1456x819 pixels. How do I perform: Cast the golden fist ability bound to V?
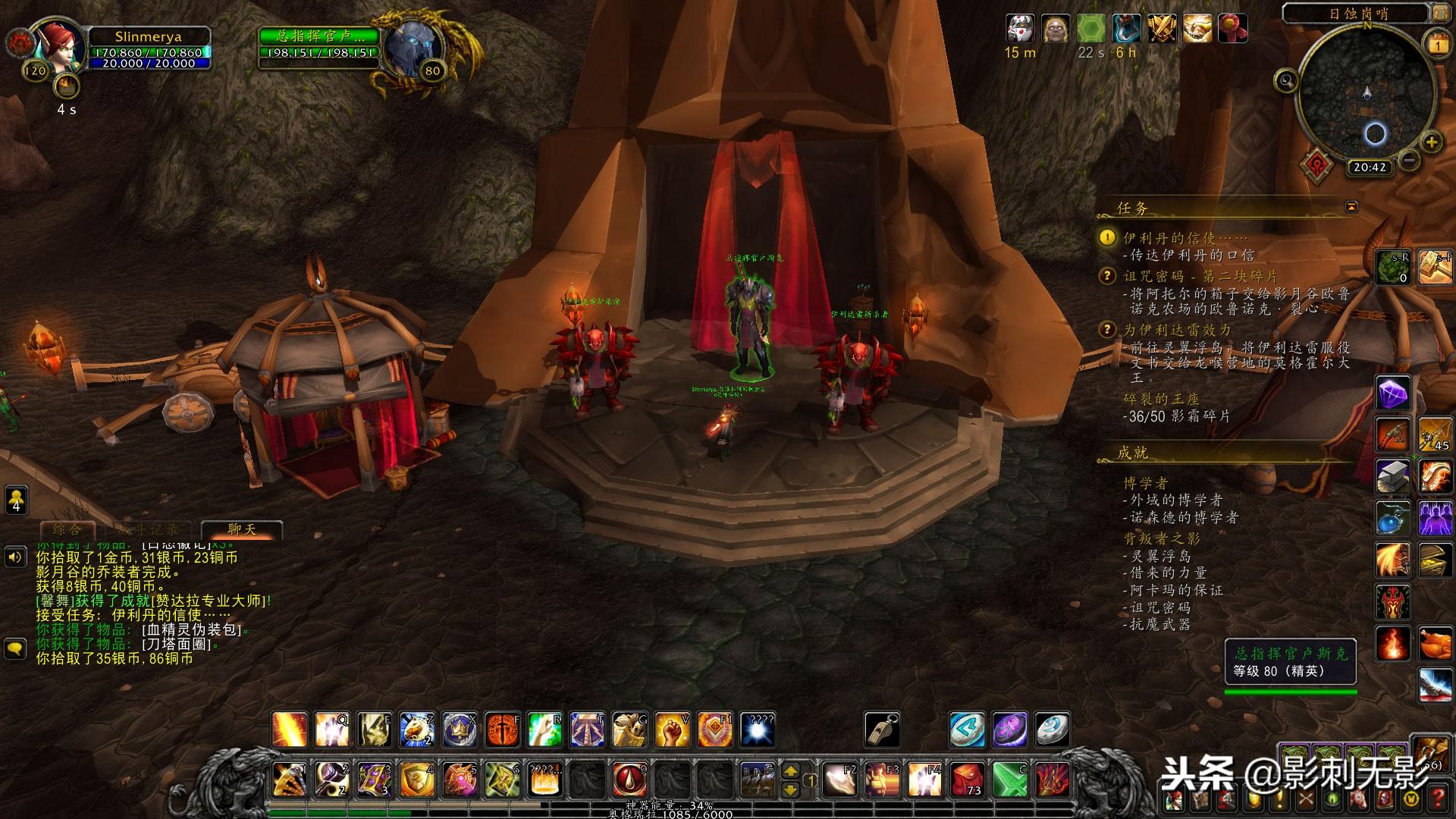[x=672, y=730]
